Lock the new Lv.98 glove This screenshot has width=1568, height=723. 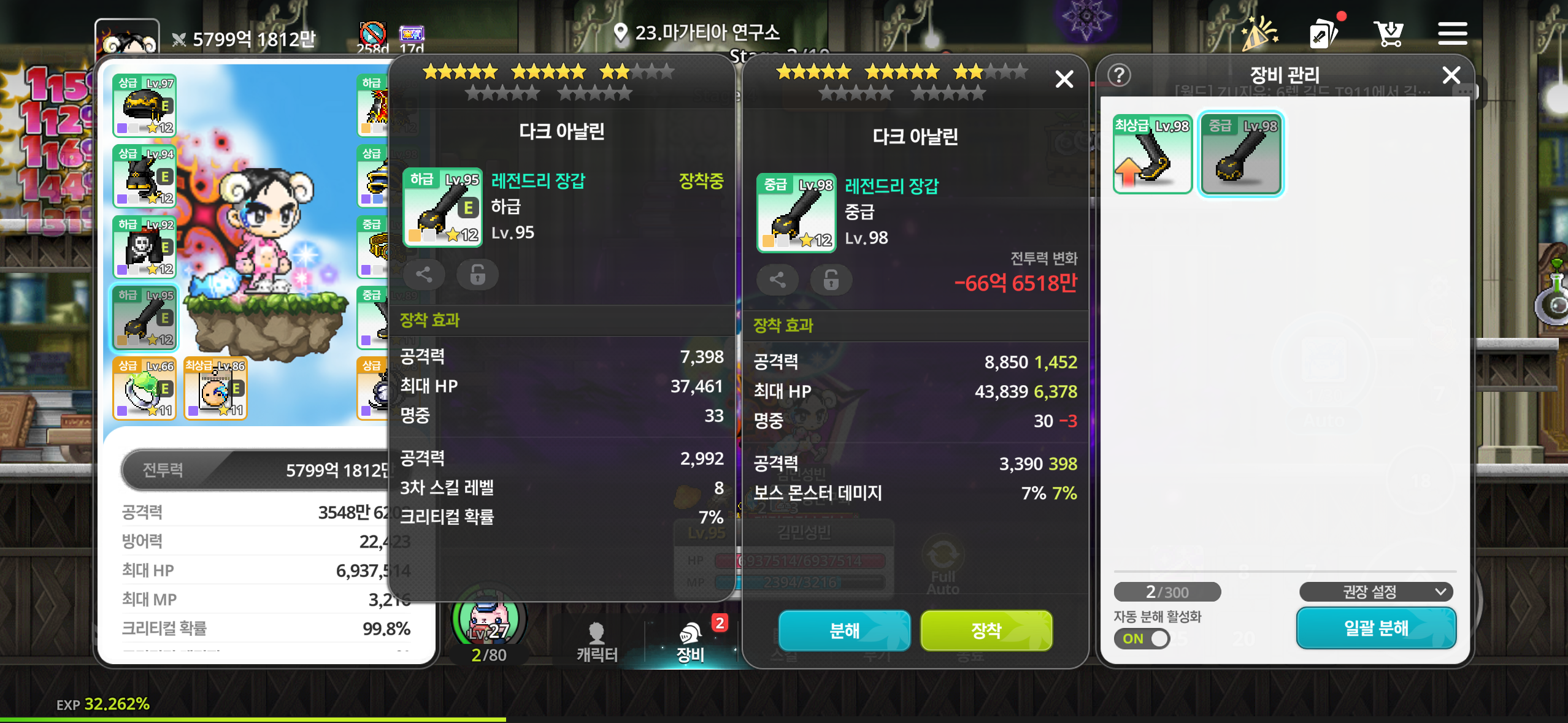[x=831, y=280]
